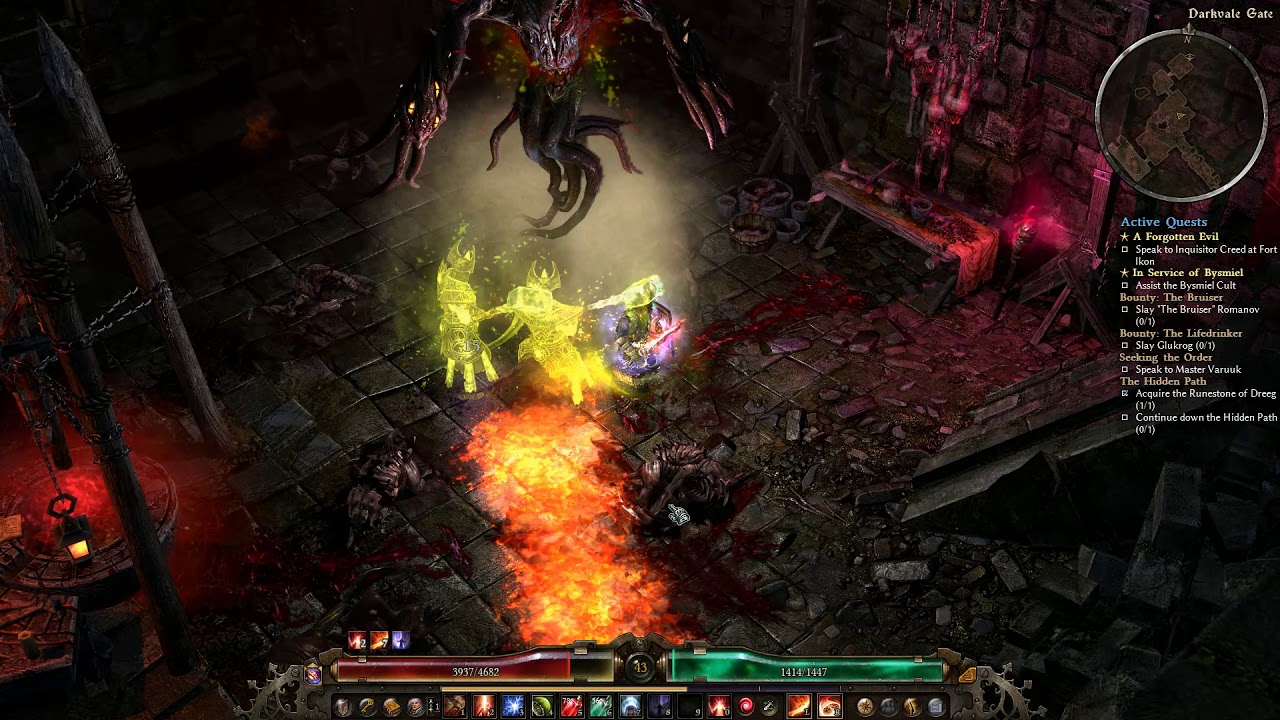1280x720 pixels.
Task: Check the Assist the Bysmiel Cult objective box
Action: point(1124,283)
